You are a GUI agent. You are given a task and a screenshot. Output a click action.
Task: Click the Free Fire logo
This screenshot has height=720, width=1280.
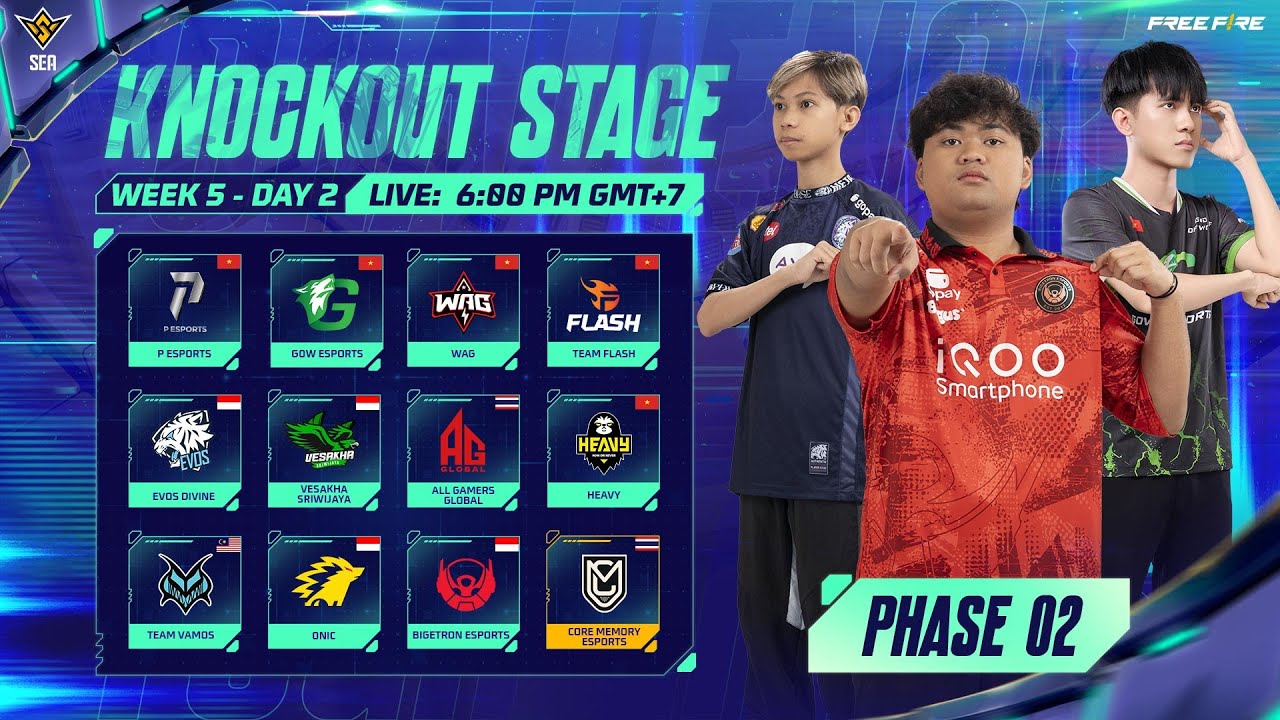click(x=1205, y=23)
